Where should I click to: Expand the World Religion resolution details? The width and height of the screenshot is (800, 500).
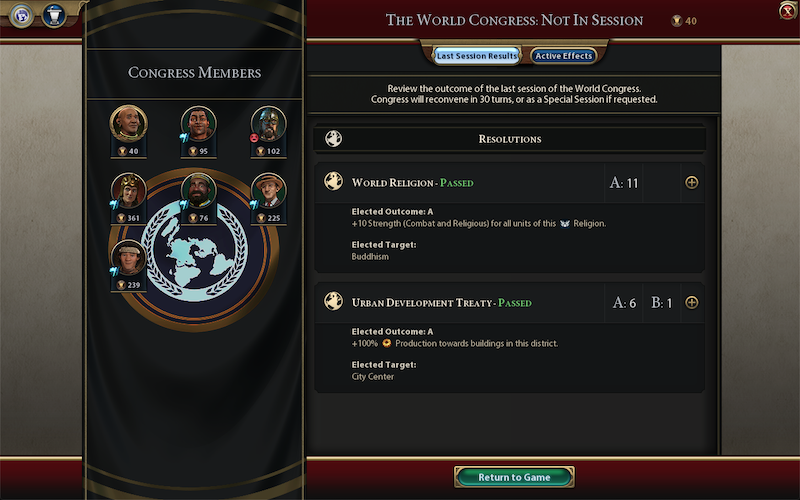[691, 183]
